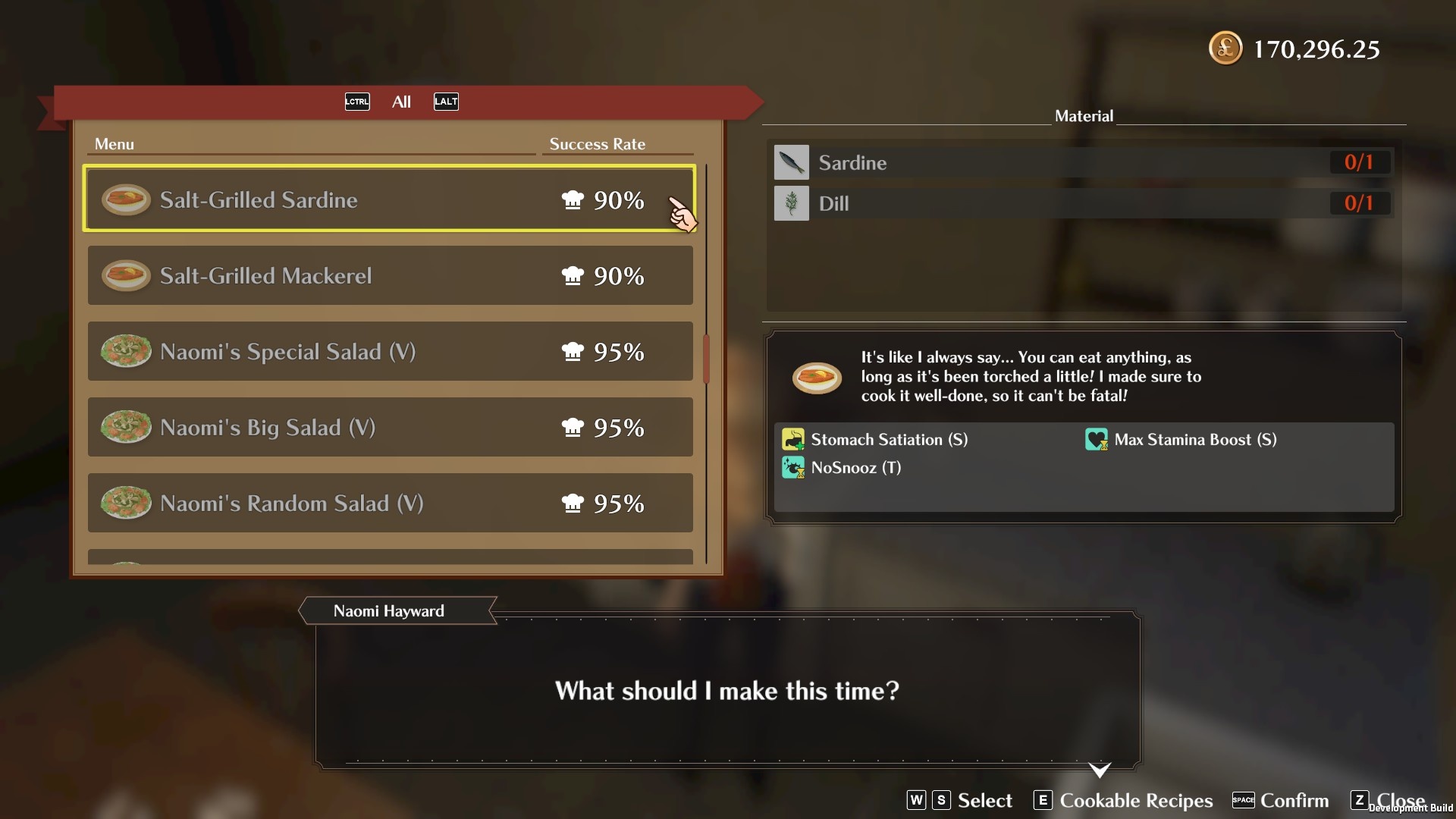
Task: Inspect the NoSnooz (T) effect
Action: [855, 468]
